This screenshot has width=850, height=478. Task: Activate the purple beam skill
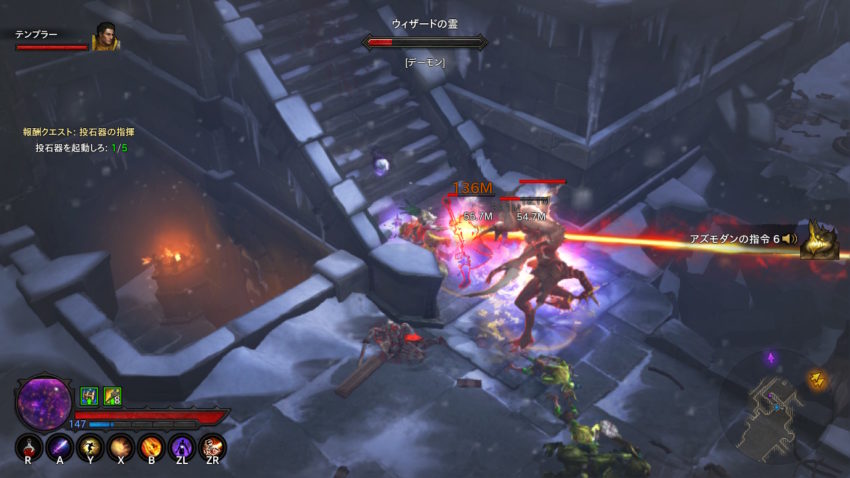pos(60,447)
